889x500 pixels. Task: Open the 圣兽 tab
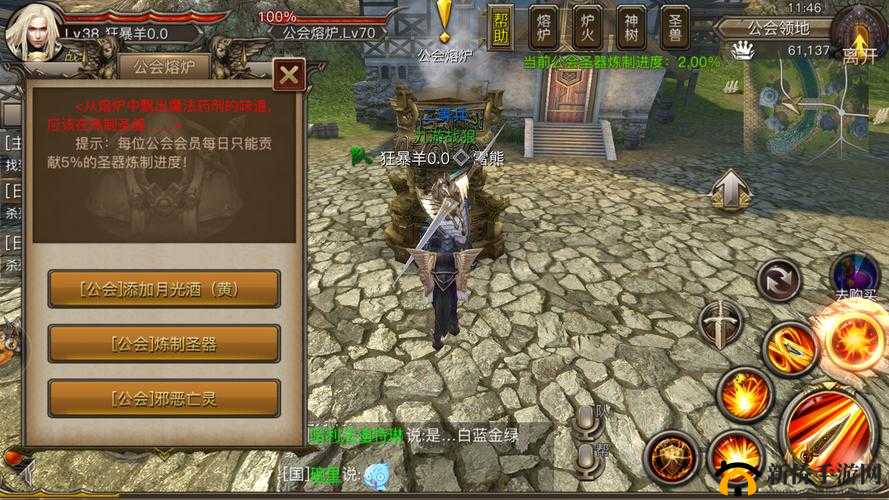coord(675,28)
